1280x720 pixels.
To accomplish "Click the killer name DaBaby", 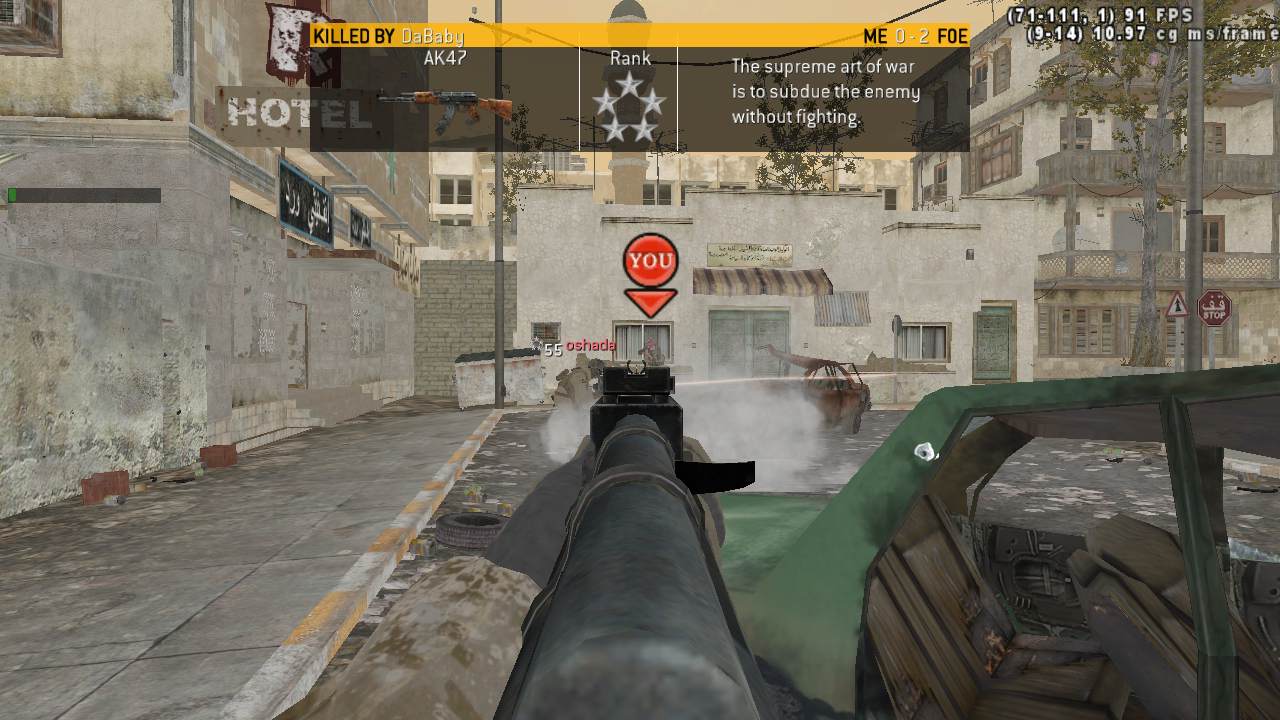I will point(432,37).
